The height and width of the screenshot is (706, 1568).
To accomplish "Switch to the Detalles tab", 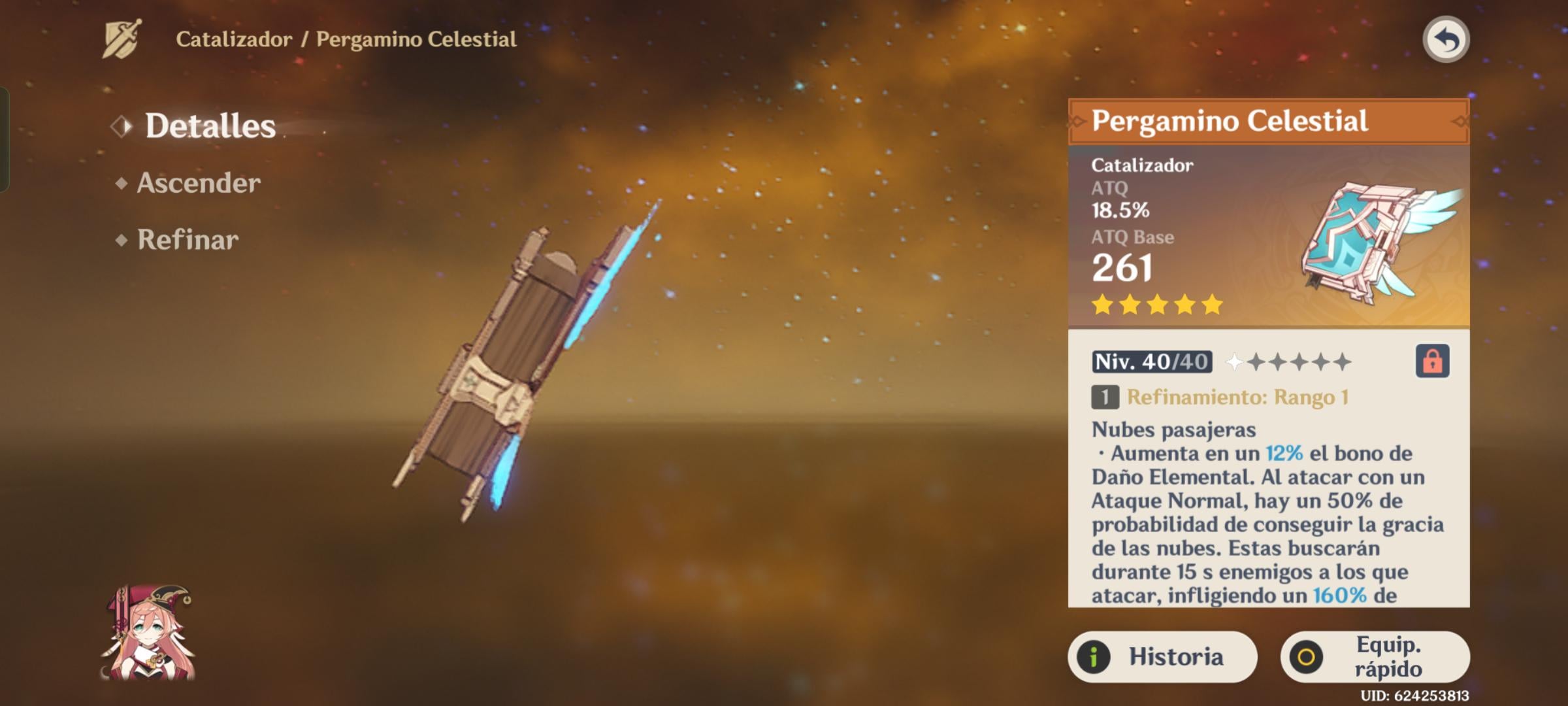I will [x=209, y=126].
